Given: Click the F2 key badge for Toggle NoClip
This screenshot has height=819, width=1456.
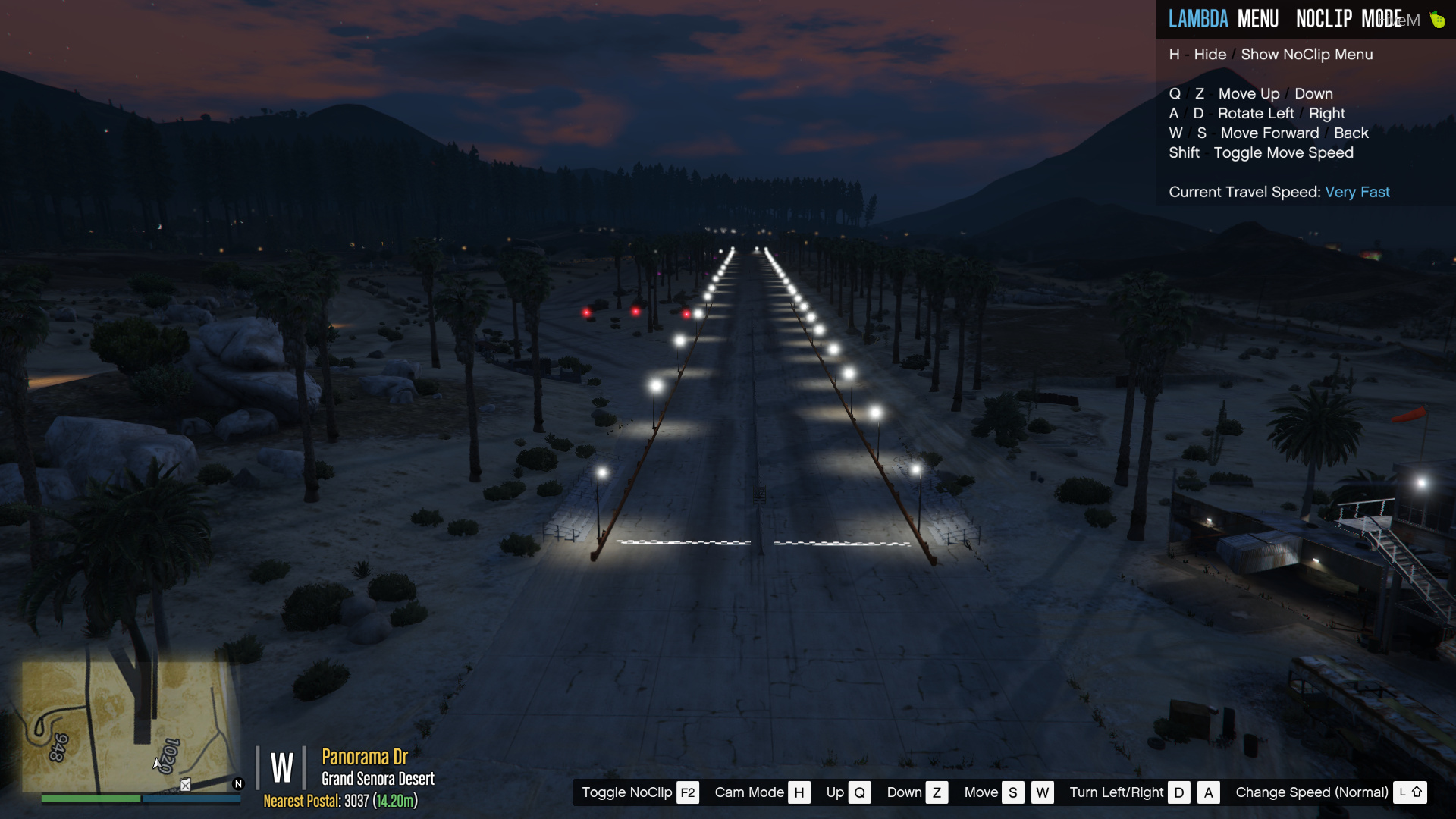Looking at the screenshot, I should [687, 792].
